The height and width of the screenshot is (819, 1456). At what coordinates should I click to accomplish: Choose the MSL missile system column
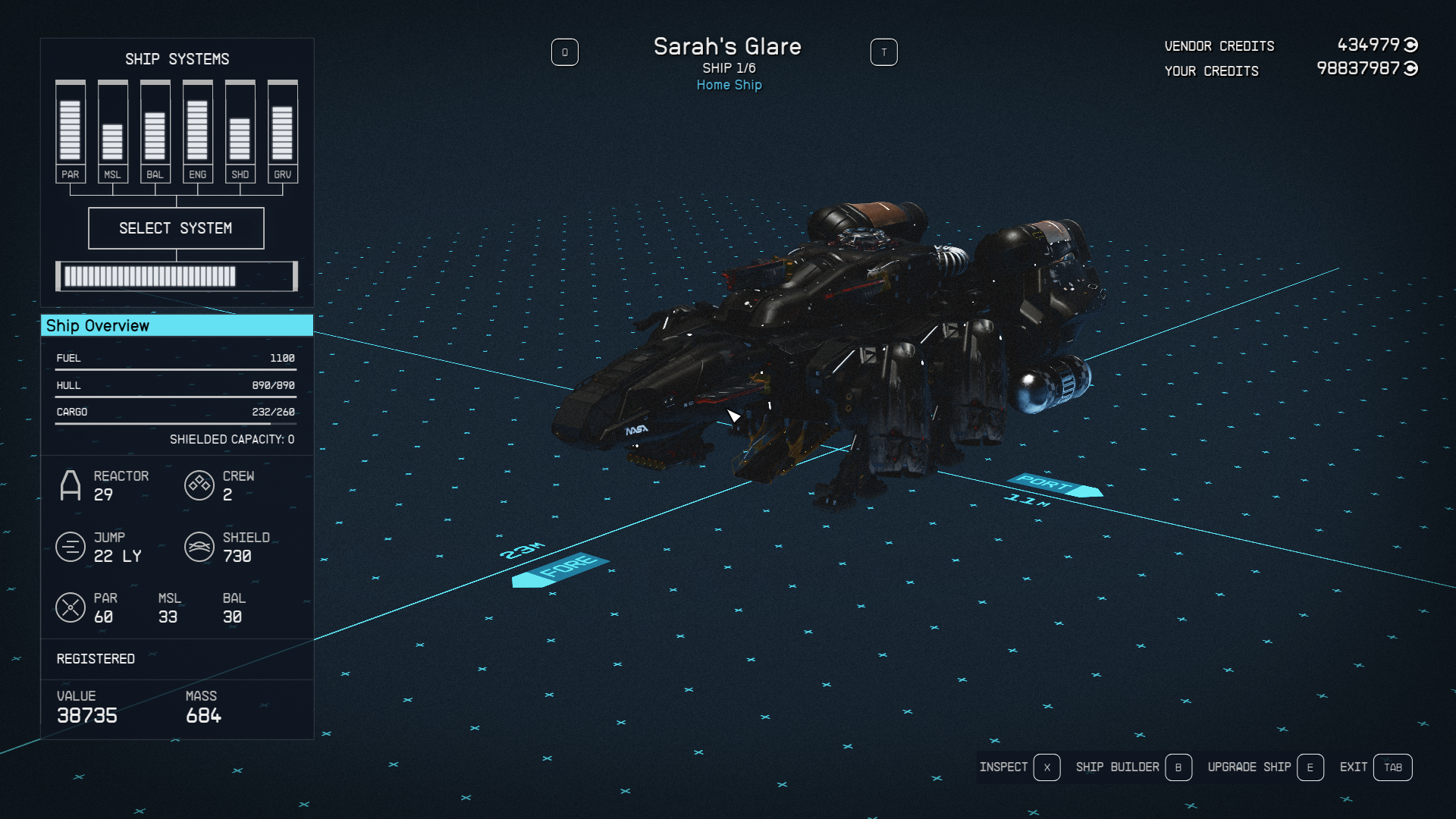112,130
